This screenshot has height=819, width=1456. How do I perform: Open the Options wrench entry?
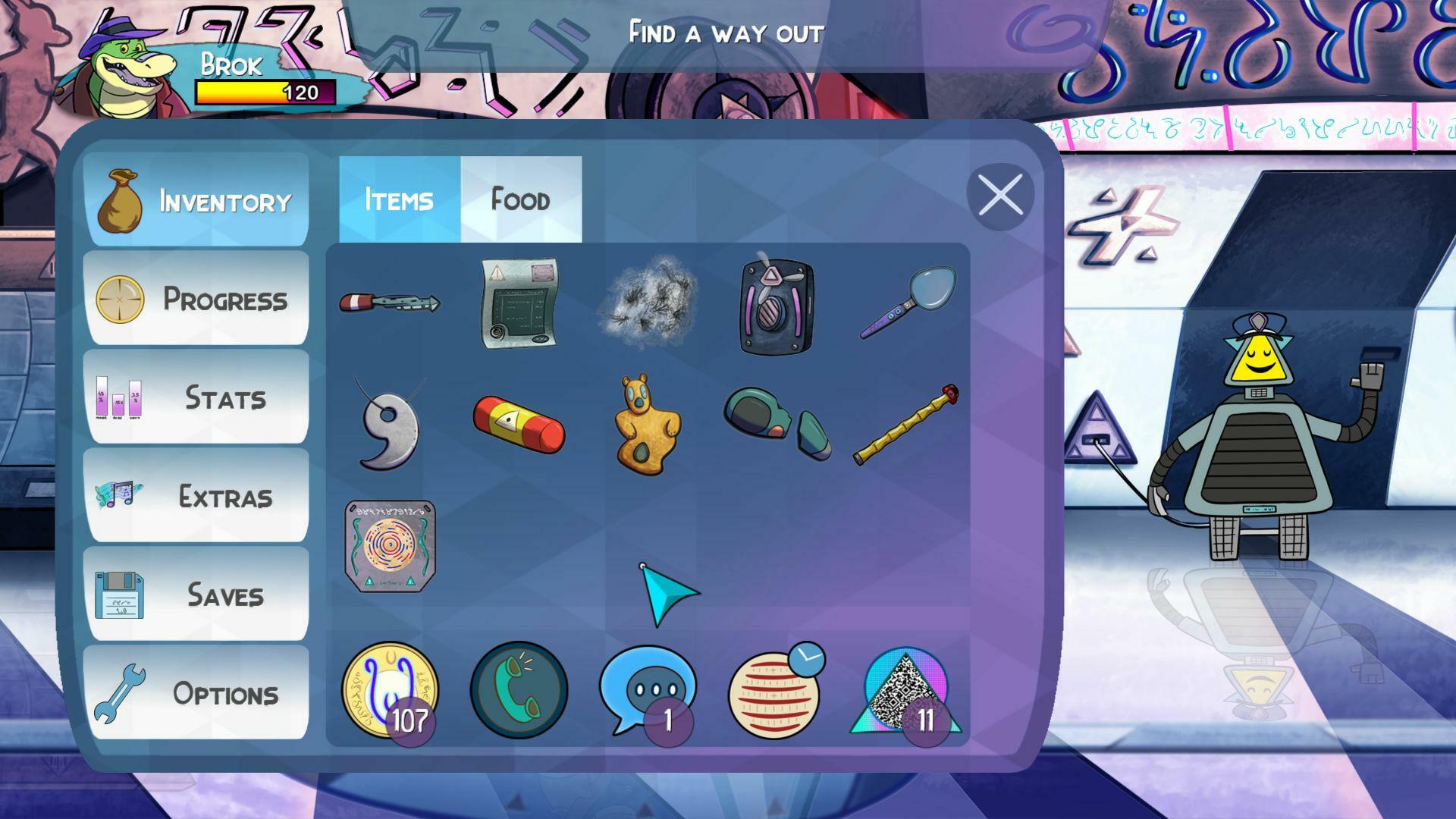click(197, 695)
